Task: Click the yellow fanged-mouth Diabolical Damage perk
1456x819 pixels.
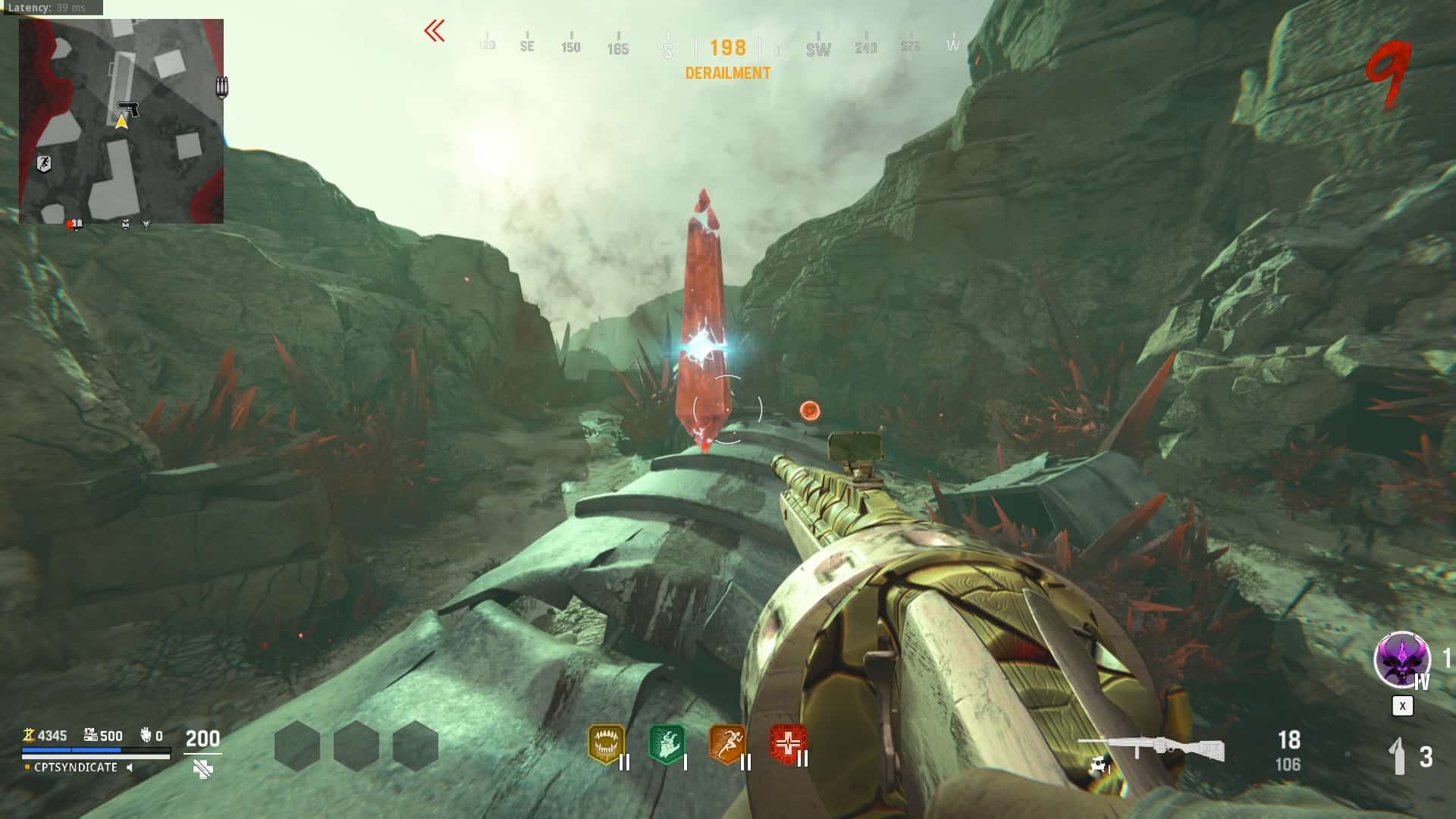Action: tap(605, 744)
